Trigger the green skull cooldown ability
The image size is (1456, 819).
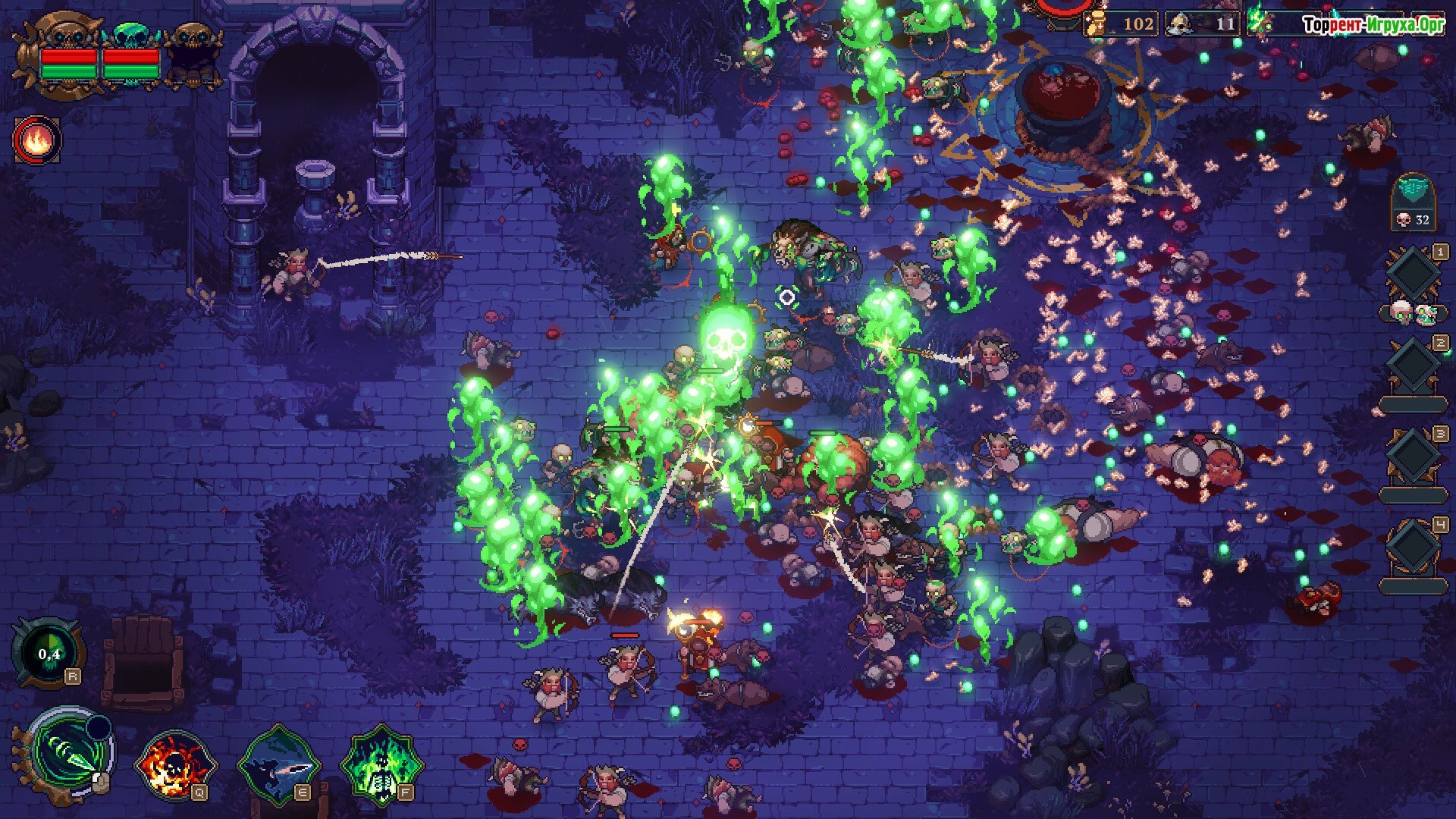point(48,654)
